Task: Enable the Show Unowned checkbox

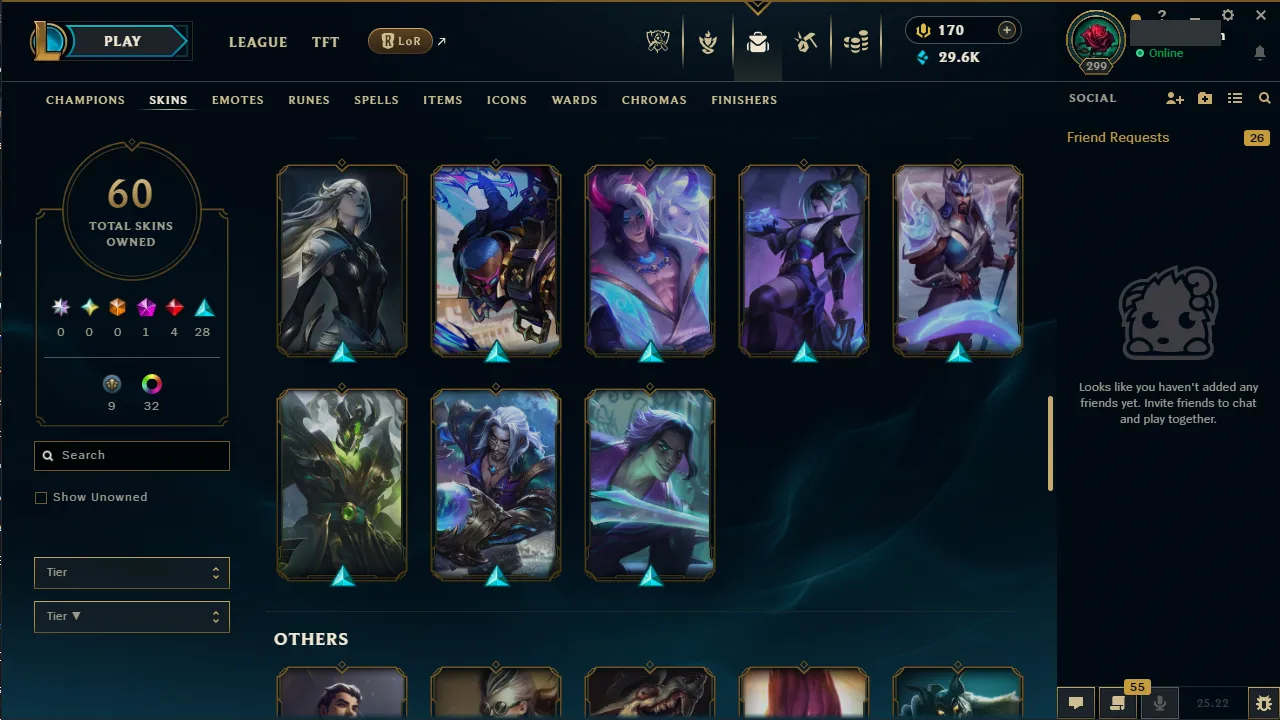Action: pos(41,497)
